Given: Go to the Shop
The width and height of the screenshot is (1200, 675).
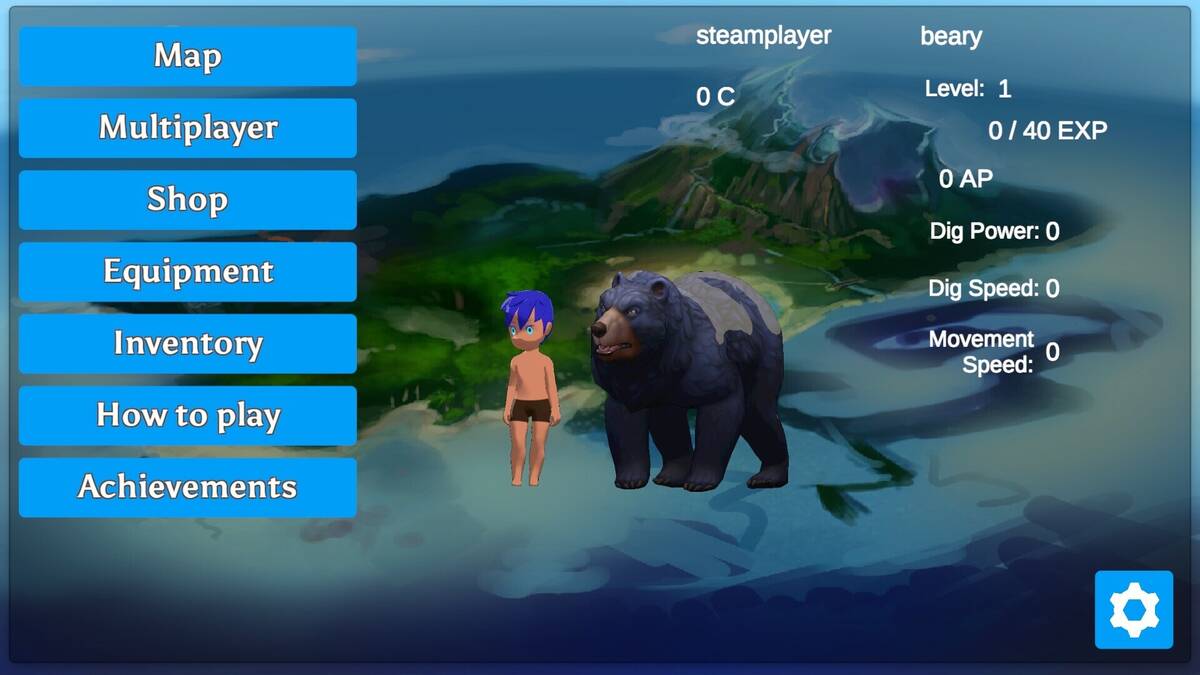Looking at the screenshot, I should pos(188,200).
